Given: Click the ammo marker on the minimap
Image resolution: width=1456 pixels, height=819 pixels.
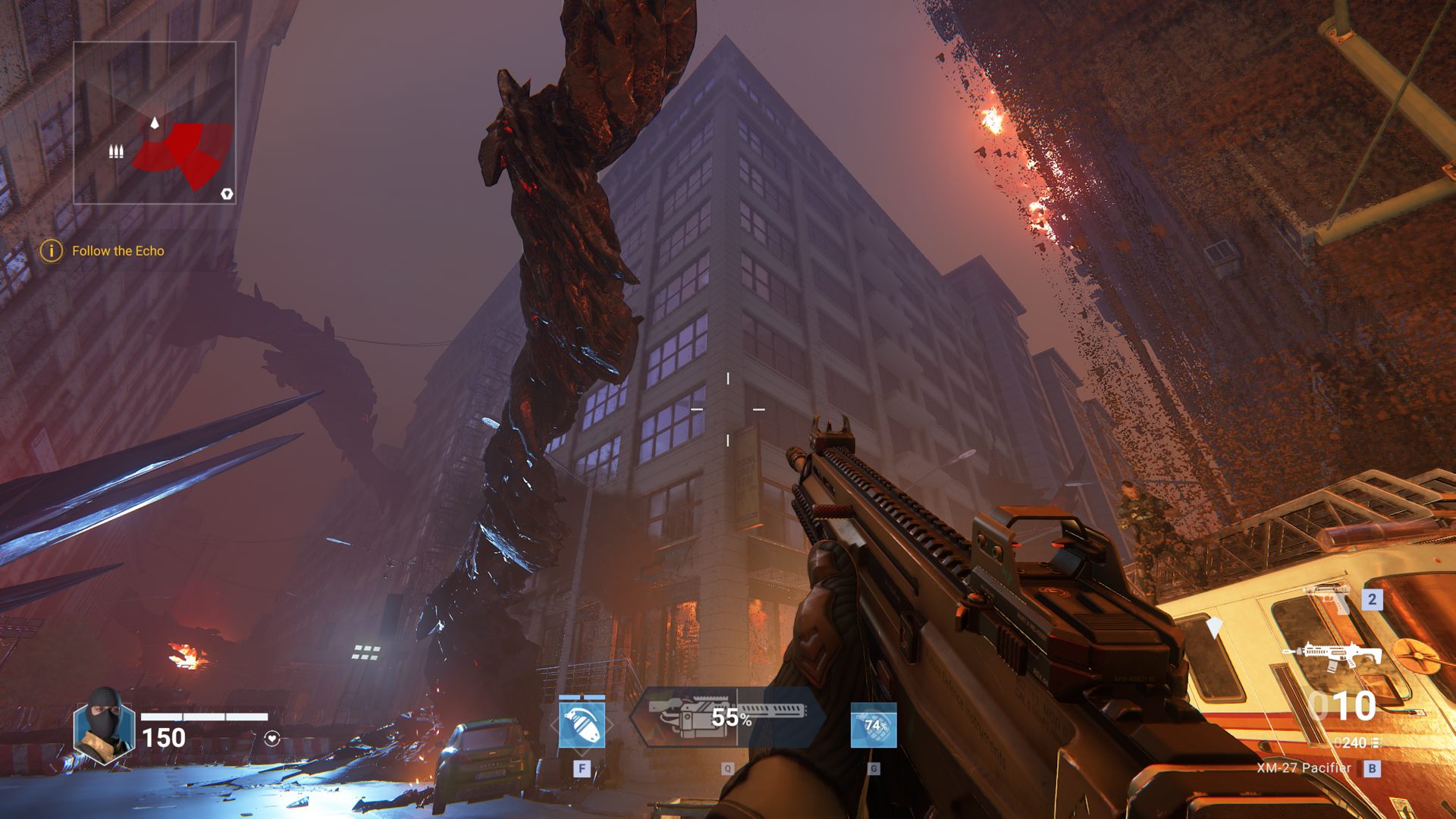Looking at the screenshot, I should (116, 152).
